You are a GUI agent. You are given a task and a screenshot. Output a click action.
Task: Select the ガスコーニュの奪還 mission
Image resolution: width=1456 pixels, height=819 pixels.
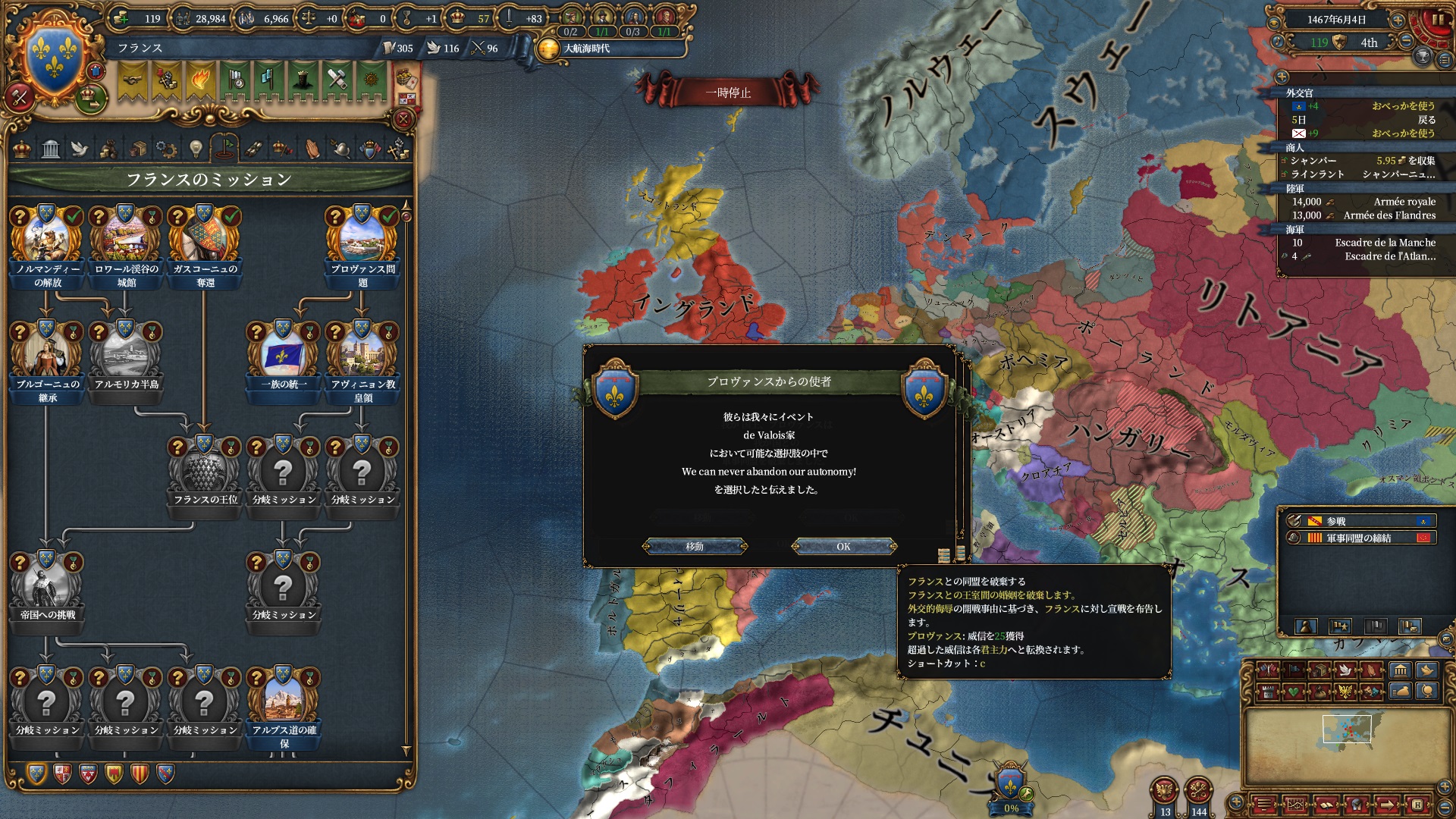pos(205,244)
